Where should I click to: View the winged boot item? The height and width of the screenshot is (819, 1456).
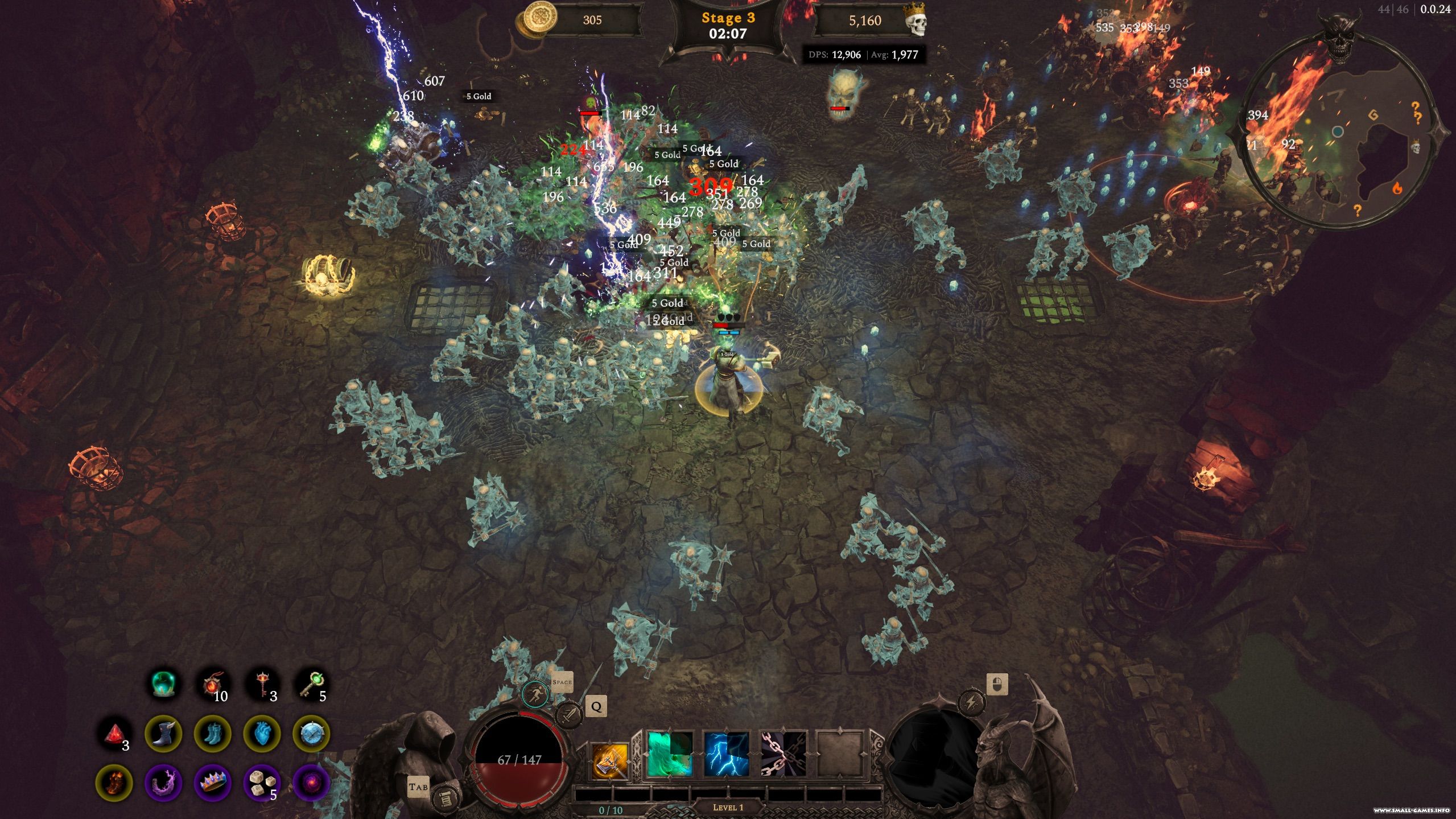163,734
